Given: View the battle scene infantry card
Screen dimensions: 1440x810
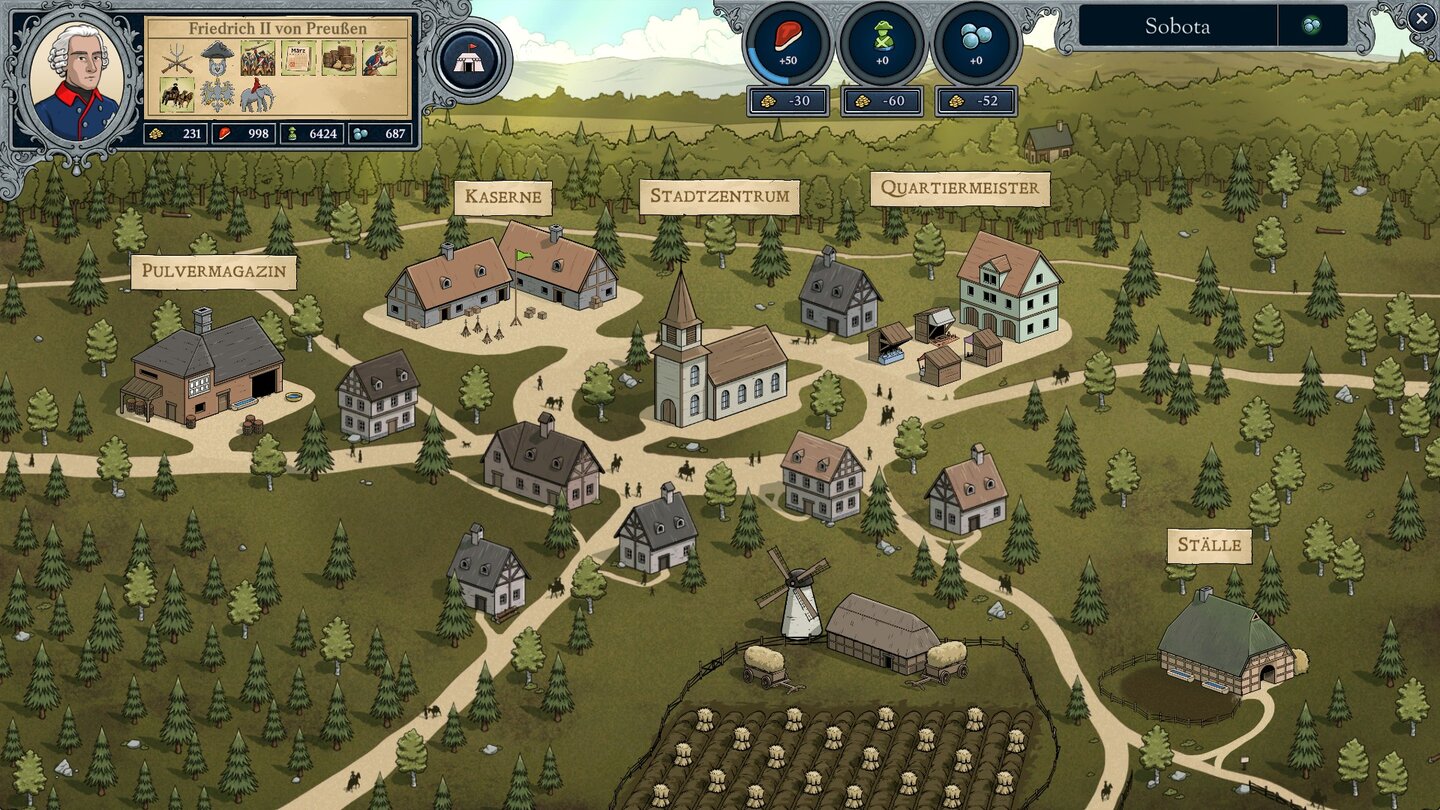Looking at the screenshot, I should click(257, 58).
